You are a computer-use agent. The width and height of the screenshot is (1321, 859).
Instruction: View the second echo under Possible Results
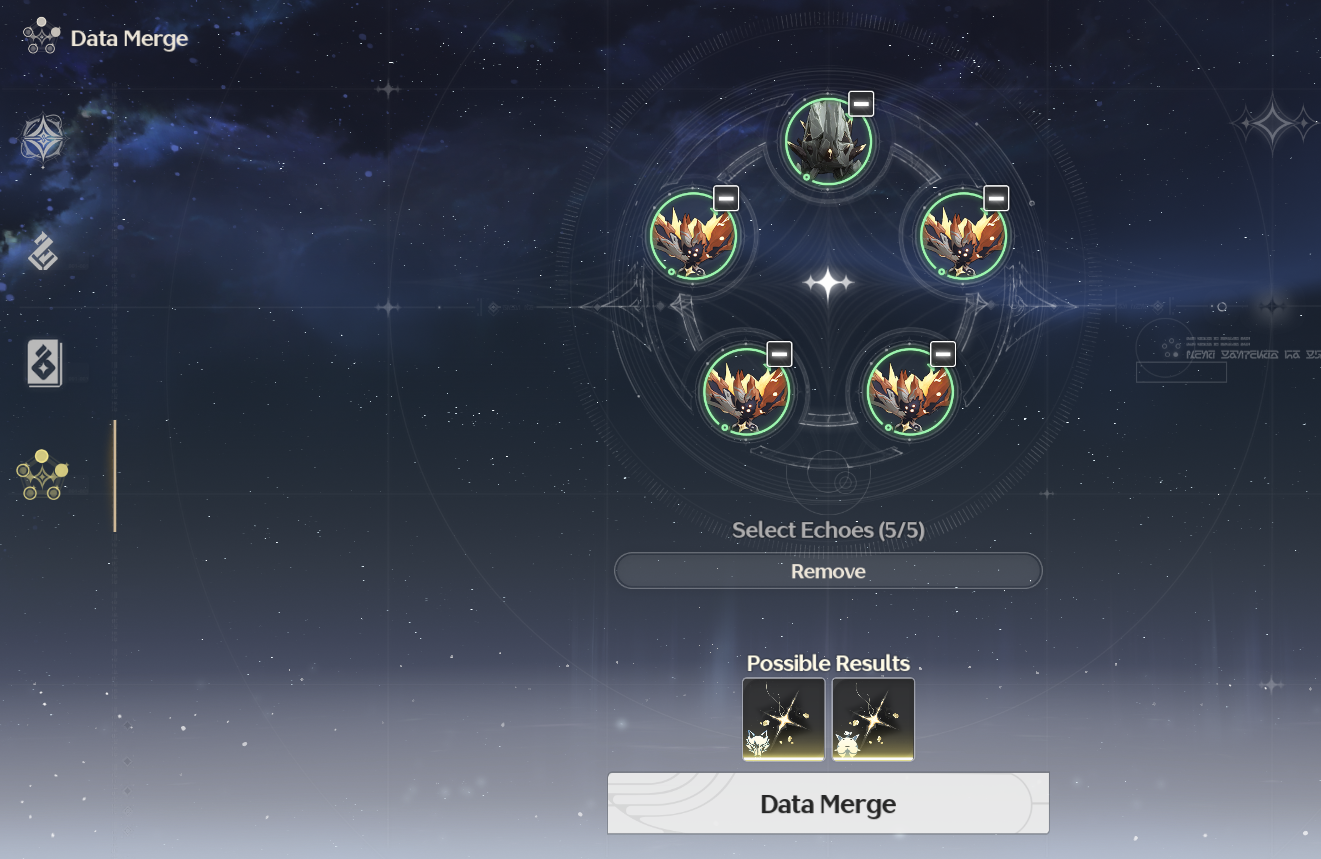coord(872,719)
